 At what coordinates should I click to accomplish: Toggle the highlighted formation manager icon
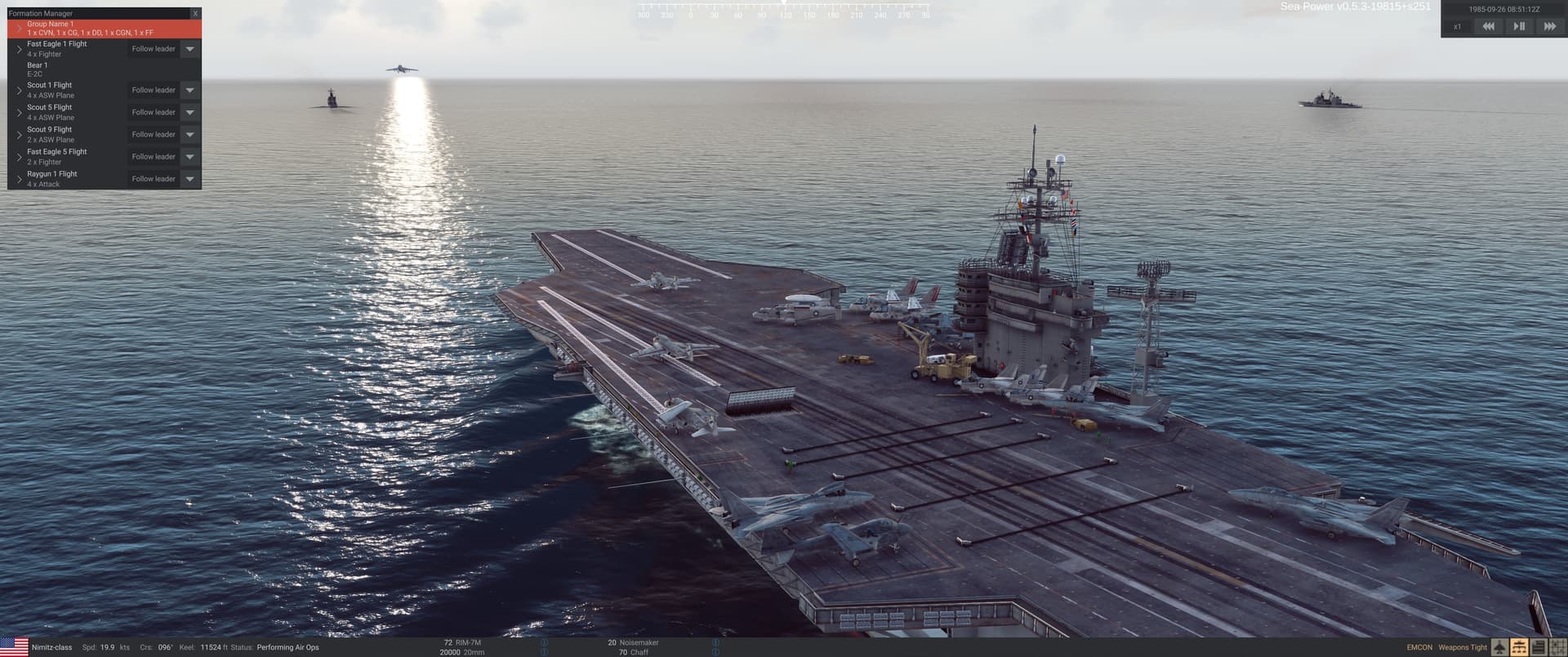coord(1519,648)
